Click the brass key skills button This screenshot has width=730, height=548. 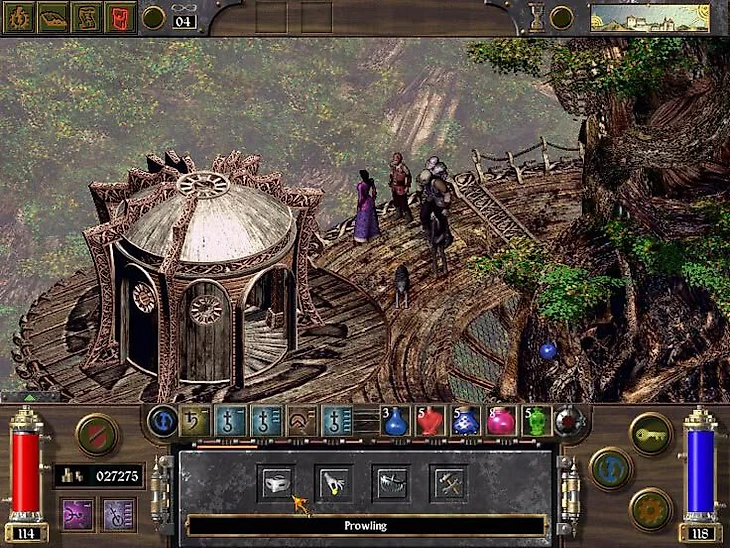pos(650,433)
